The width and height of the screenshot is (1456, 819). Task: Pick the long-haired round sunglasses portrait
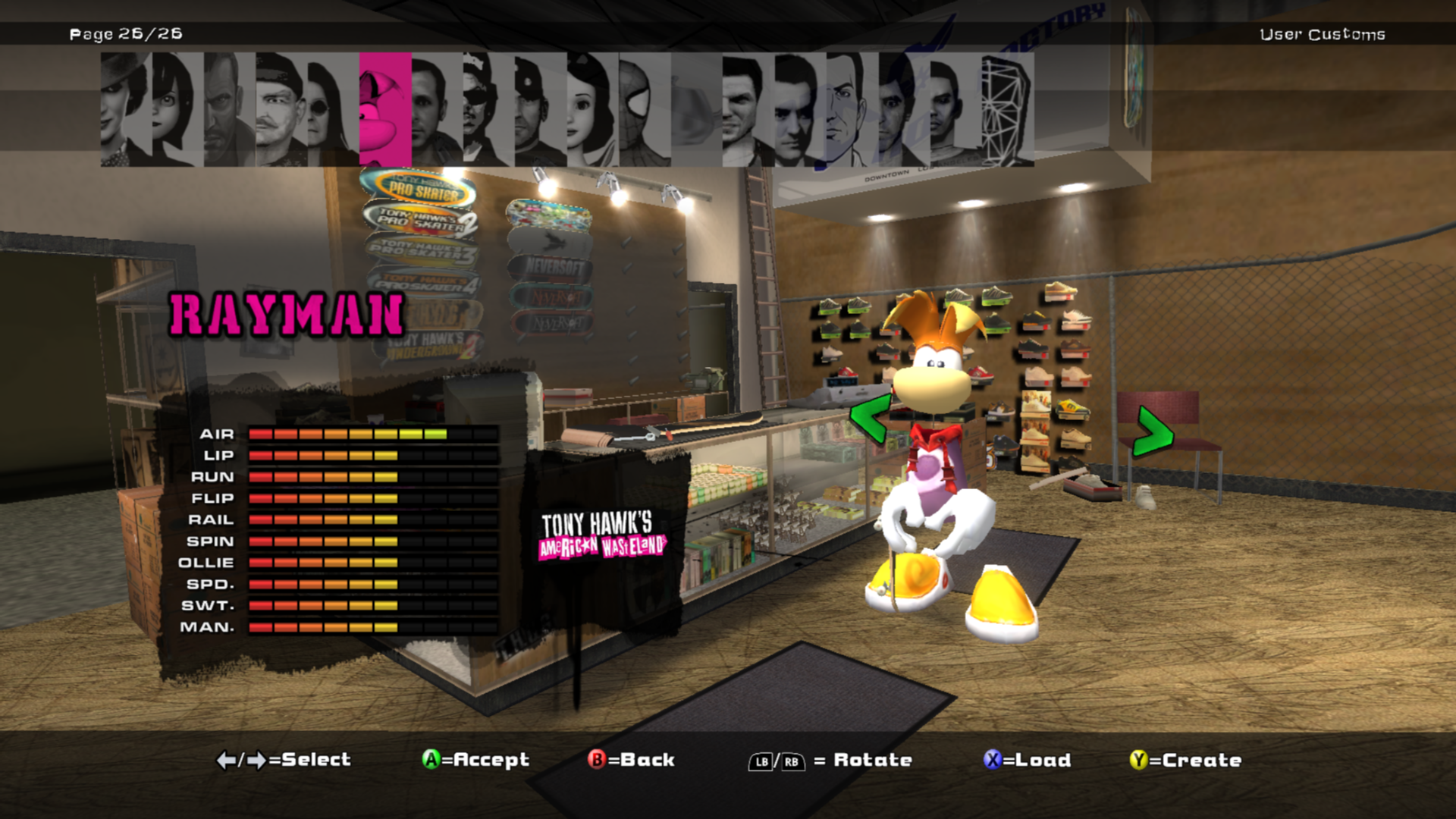click(332, 109)
